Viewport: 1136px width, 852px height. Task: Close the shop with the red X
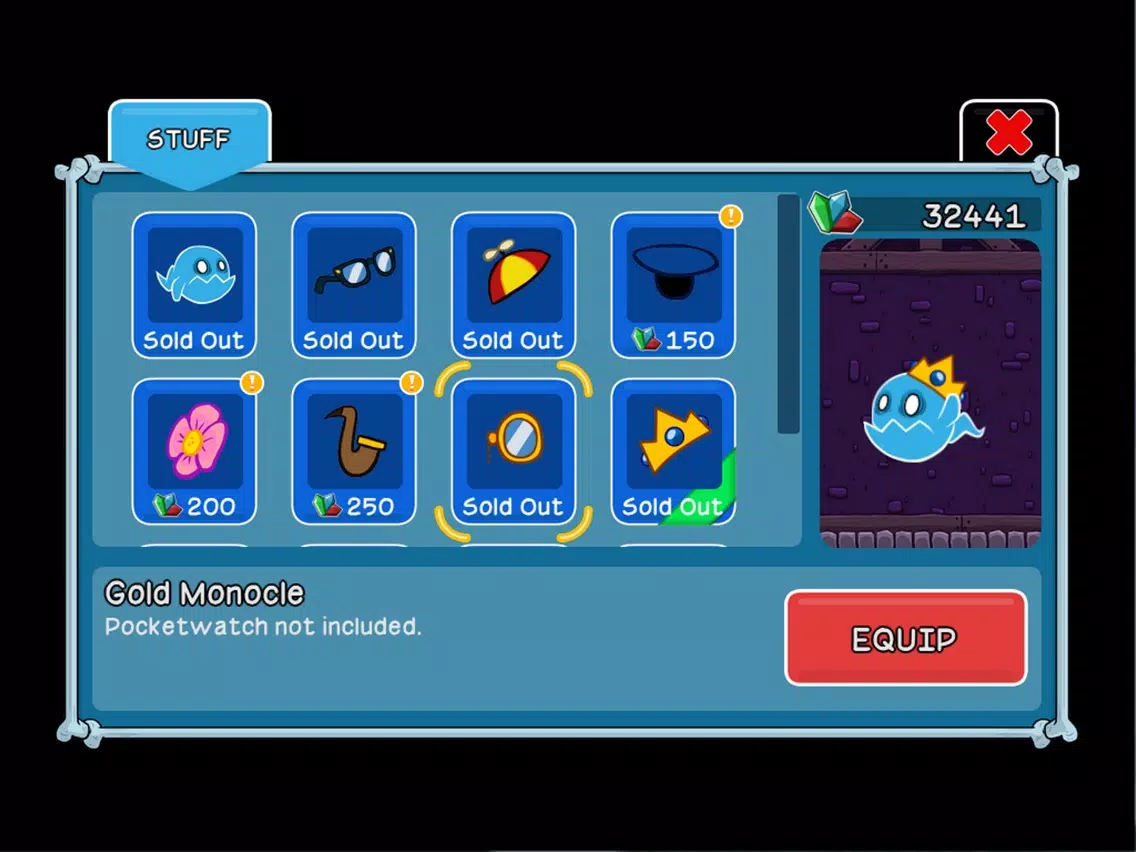tap(1008, 133)
